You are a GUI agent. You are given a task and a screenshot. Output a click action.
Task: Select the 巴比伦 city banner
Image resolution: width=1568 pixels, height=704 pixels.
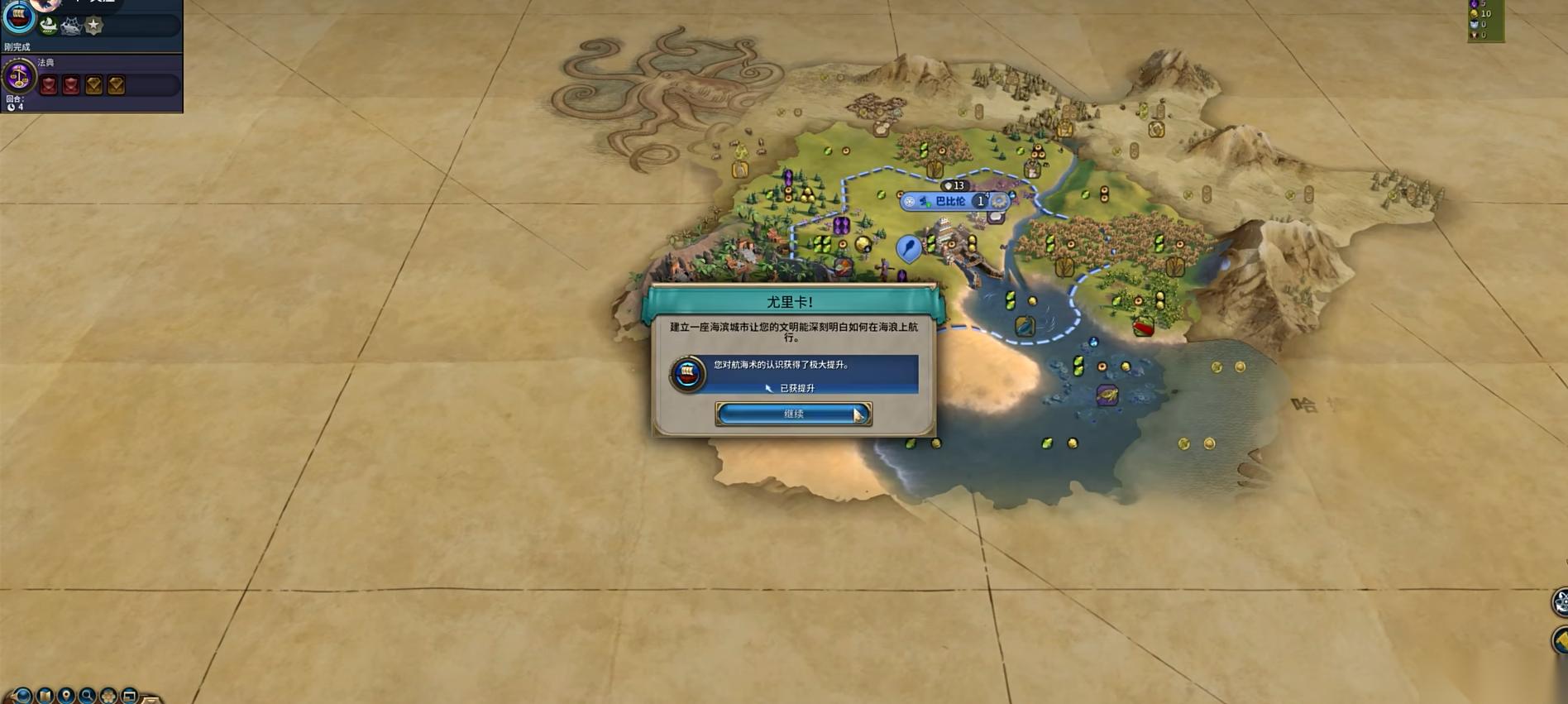[950, 201]
